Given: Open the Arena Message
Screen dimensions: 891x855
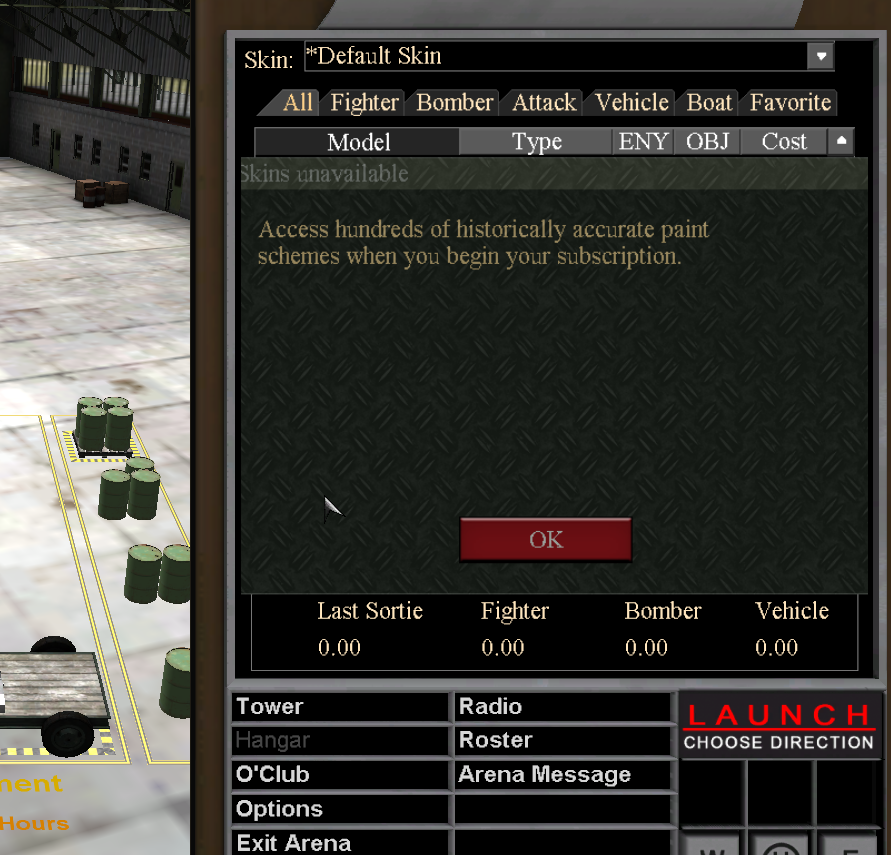Looking at the screenshot, I should click(563, 775).
